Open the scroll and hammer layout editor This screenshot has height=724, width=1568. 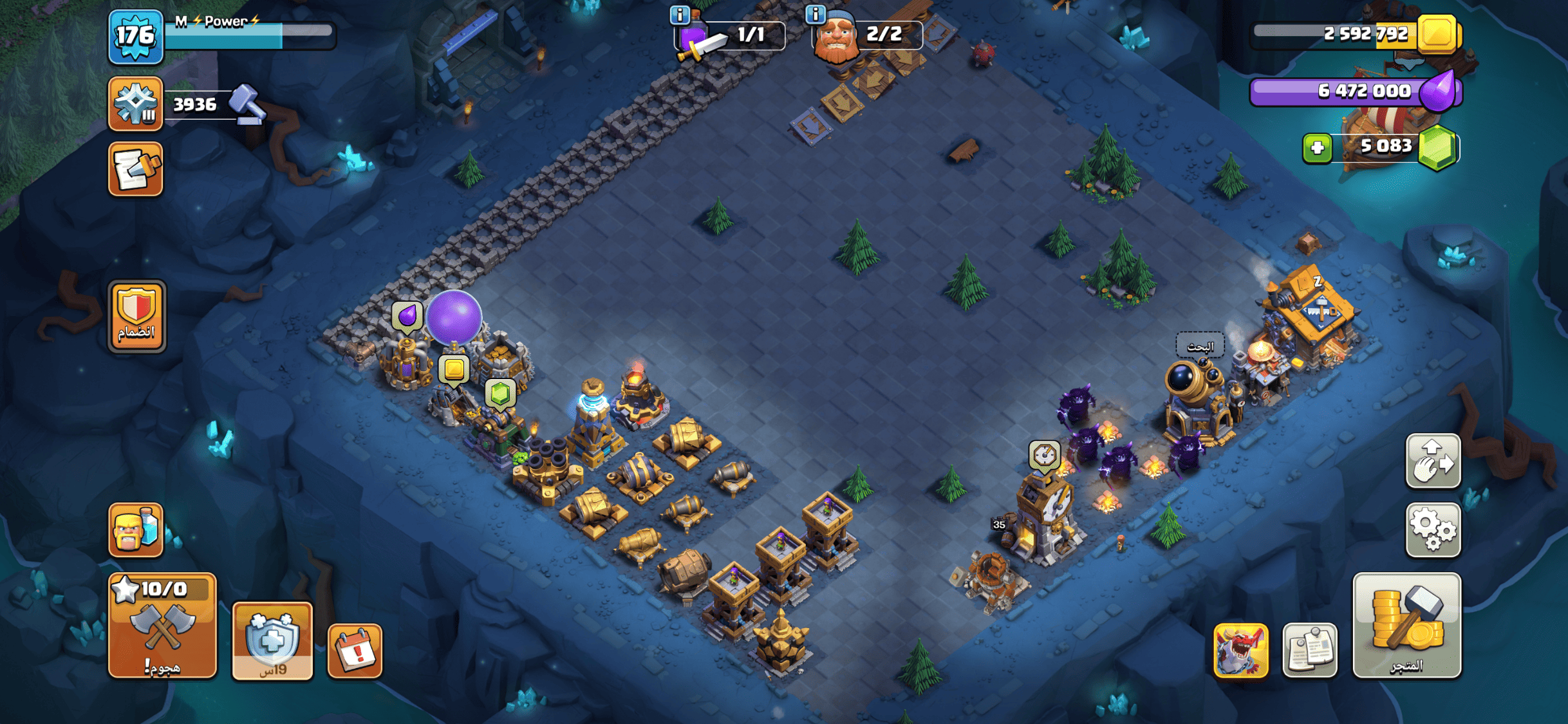pos(135,169)
